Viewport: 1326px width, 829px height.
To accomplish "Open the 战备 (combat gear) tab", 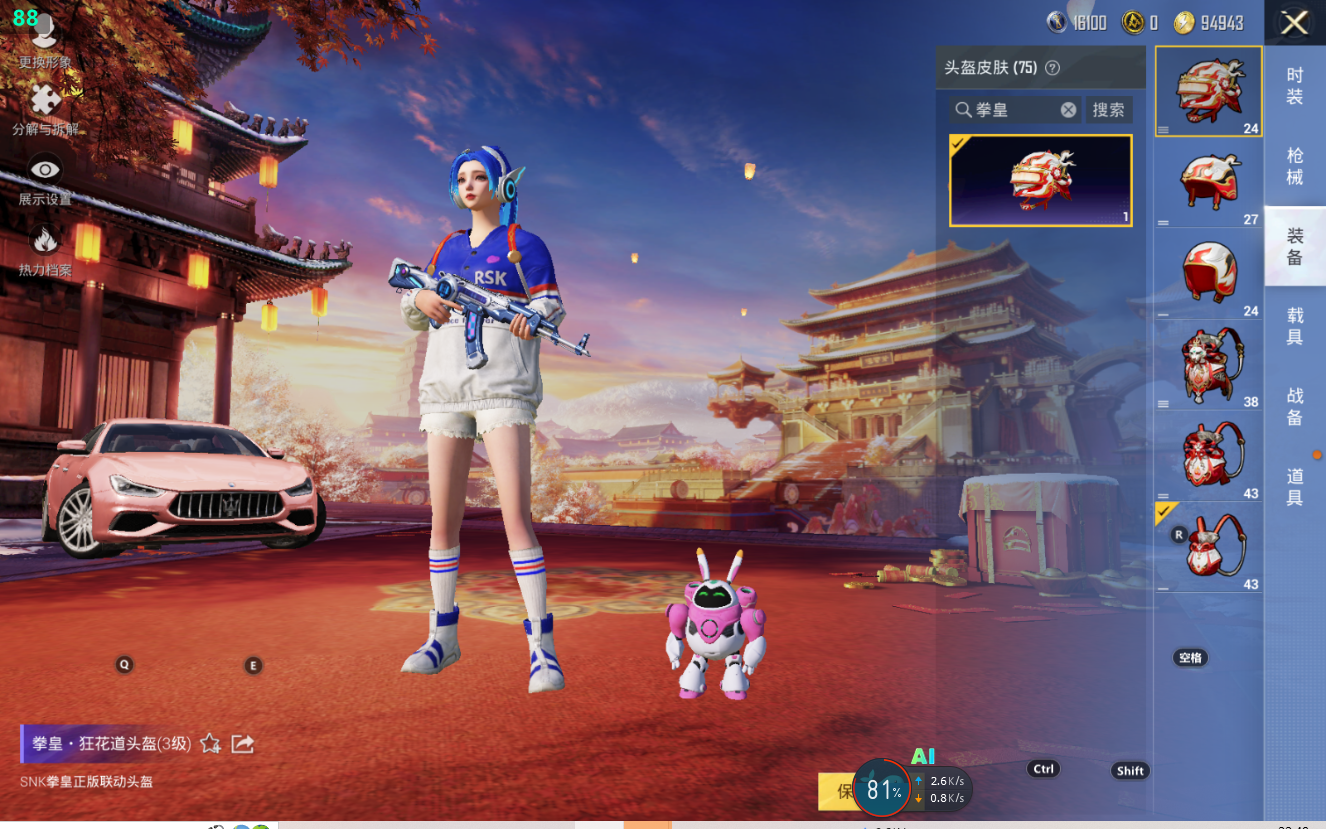I will 1295,406.
